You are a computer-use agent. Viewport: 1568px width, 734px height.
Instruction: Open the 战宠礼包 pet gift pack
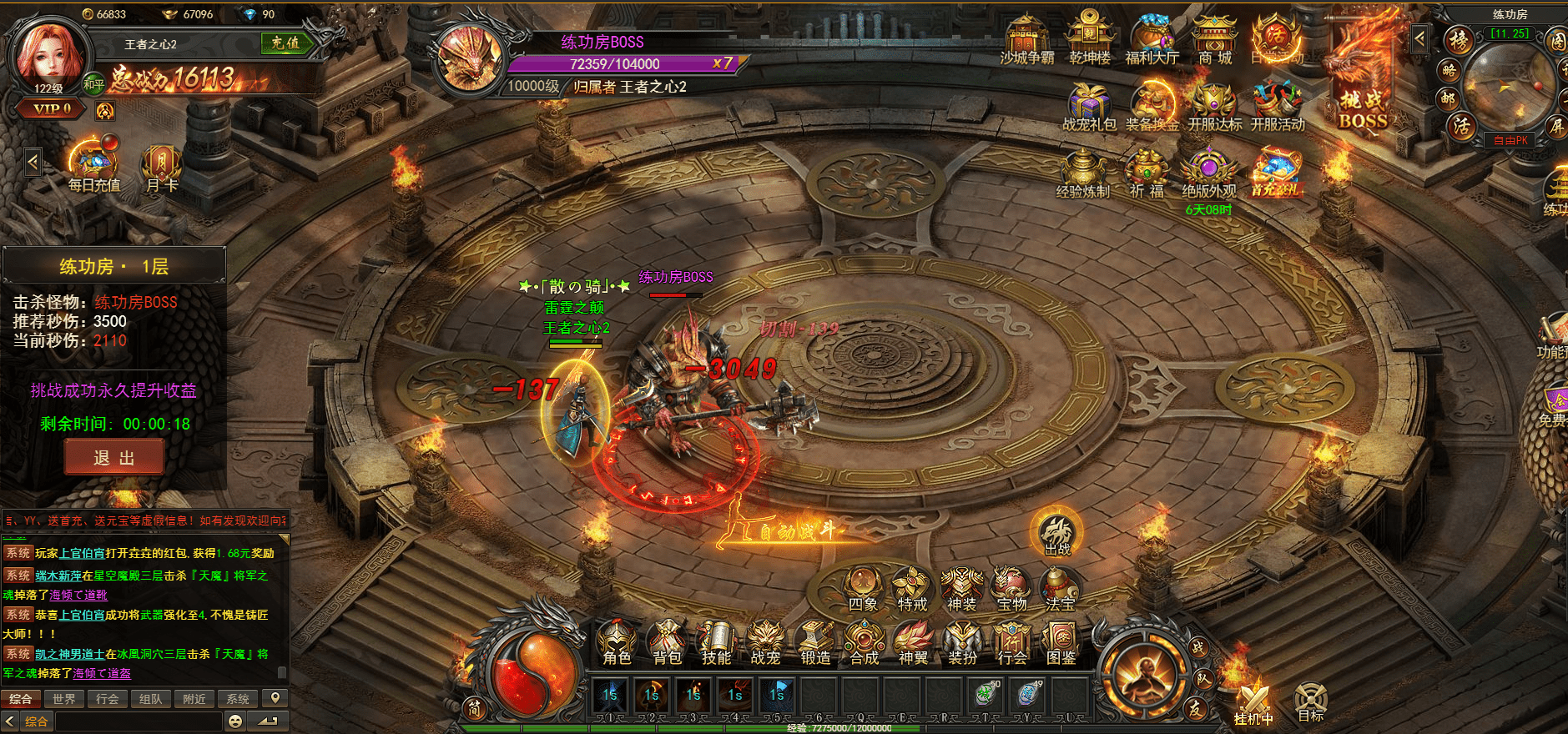click(x=1089, y=107)
